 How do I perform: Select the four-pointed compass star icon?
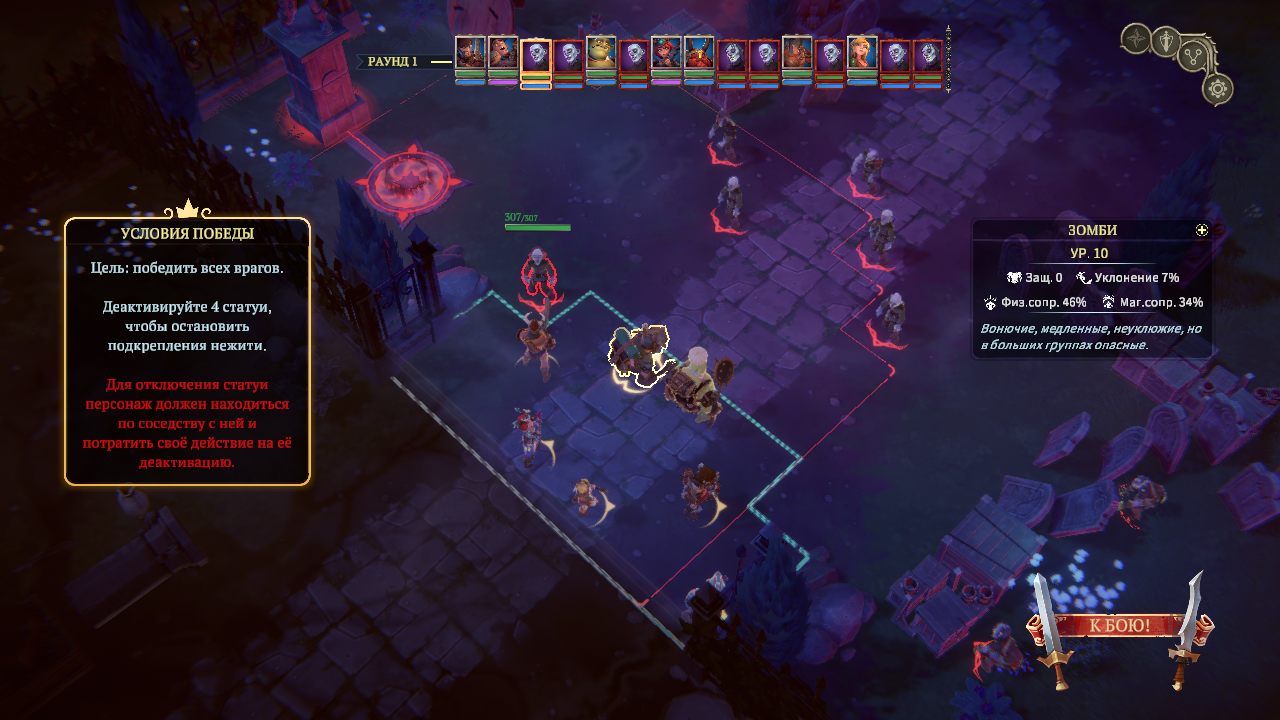pos(1137,39)
